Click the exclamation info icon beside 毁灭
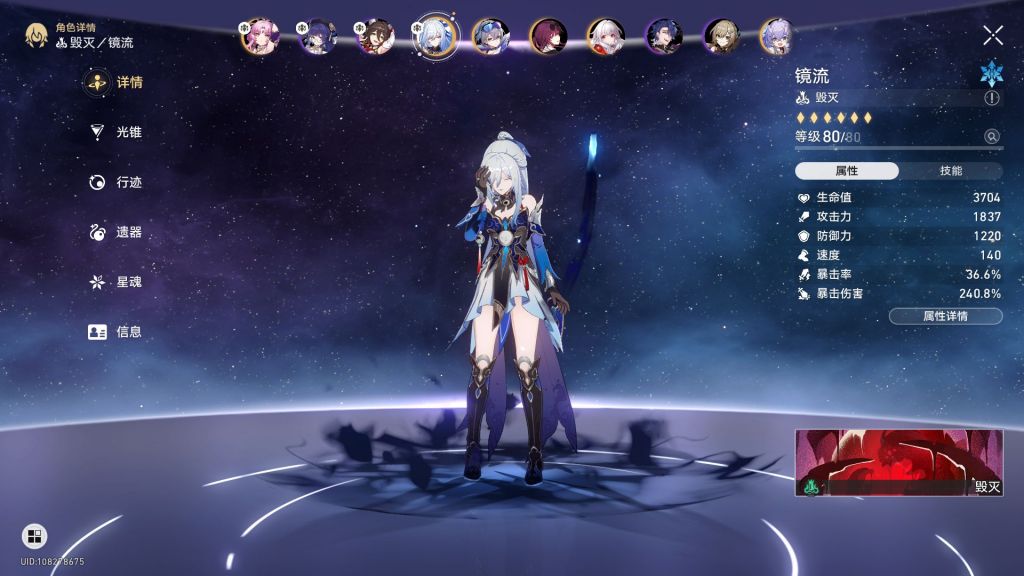1024x576 pixels. 991,98
